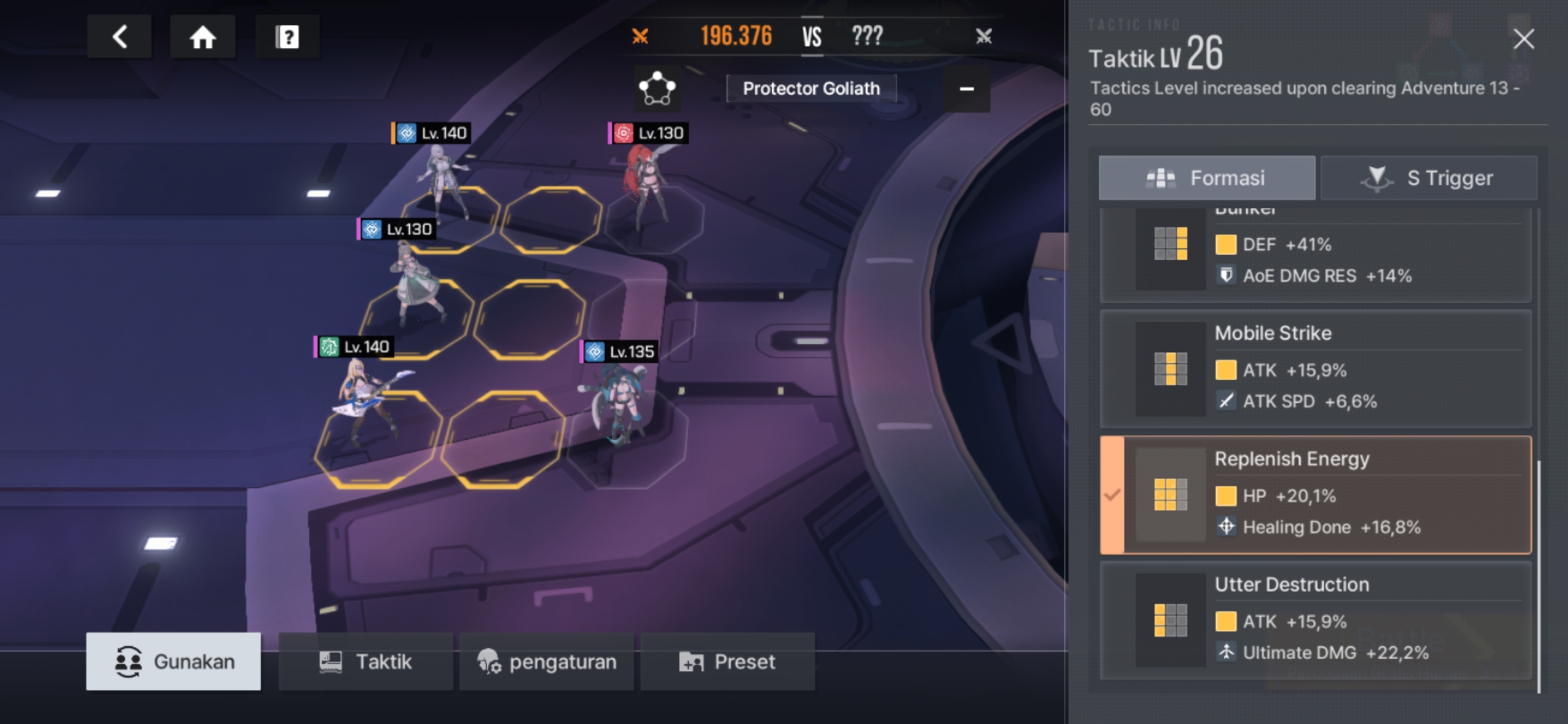Select the Mobile Strike formation
Image resolution: width=1568 pixels, height=724 pixels.
tap(1315, 369)
